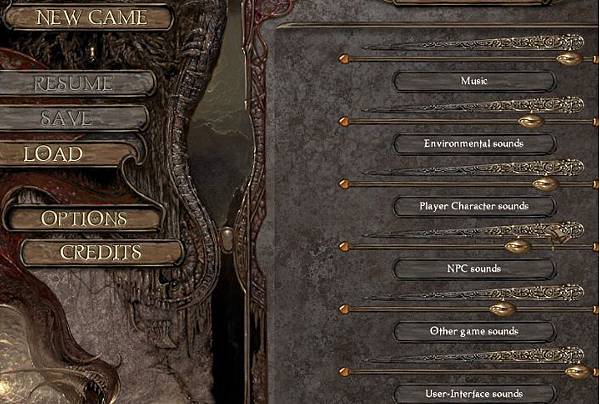Select the Save menu entry
The image size is (600, 404).
(x=68, y=118)
